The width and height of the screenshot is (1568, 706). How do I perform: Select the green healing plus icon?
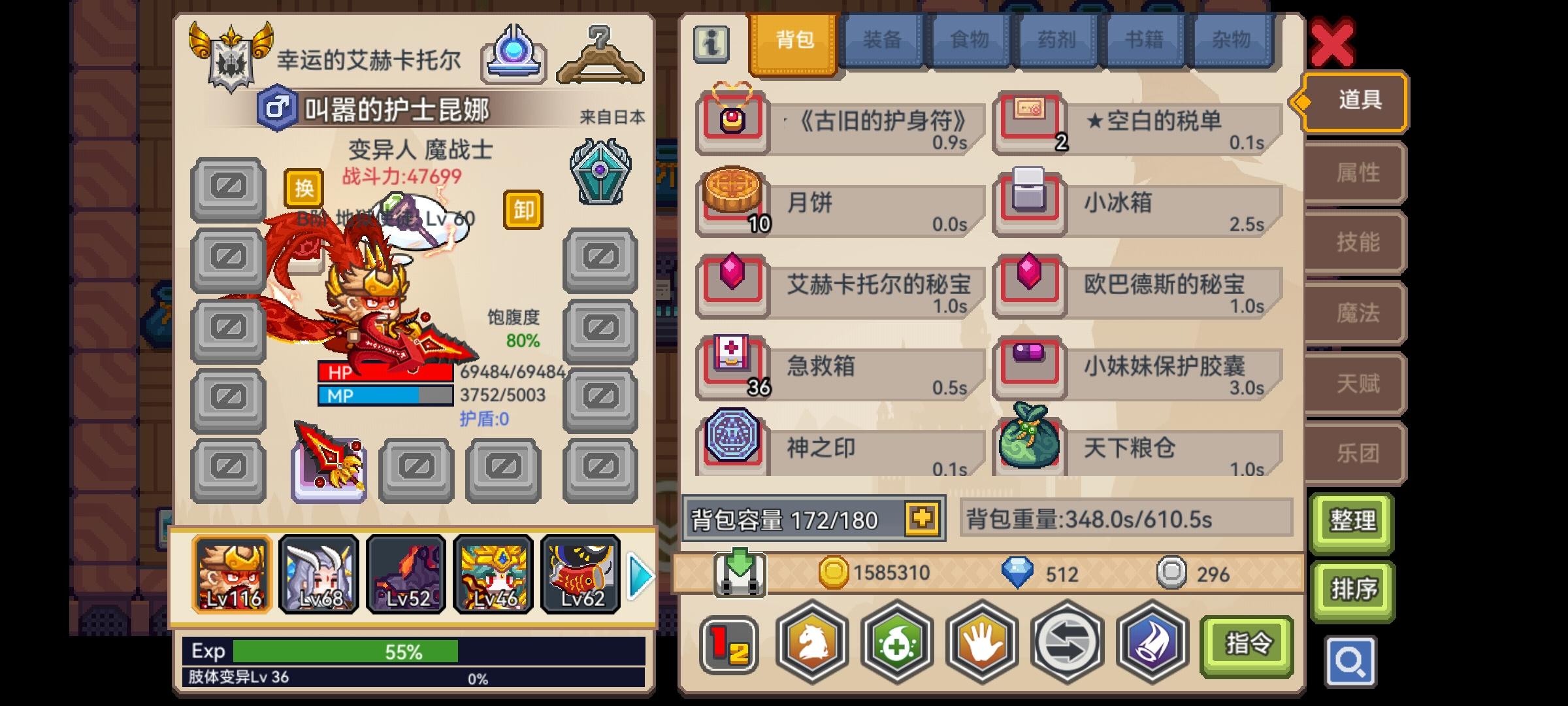pos(895,644)
